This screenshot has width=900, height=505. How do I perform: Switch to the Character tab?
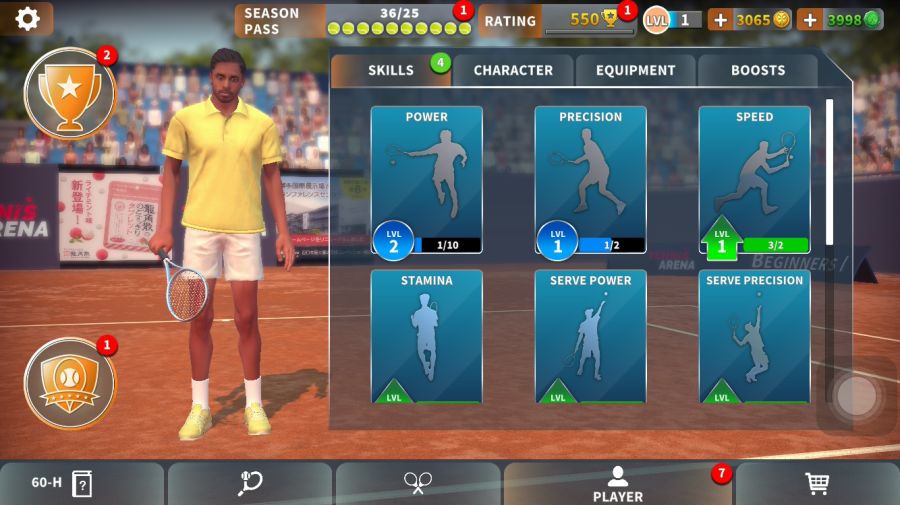coord(513,70)
